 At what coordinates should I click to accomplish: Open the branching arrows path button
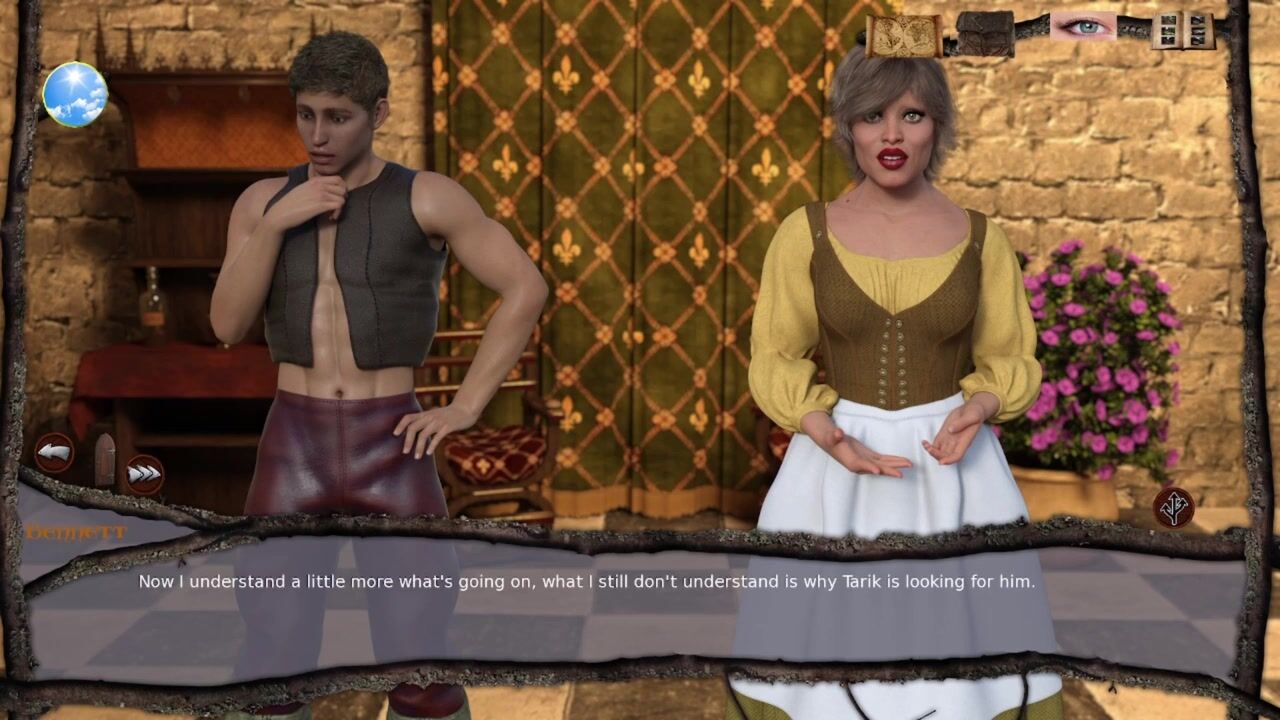(1173, 507)
